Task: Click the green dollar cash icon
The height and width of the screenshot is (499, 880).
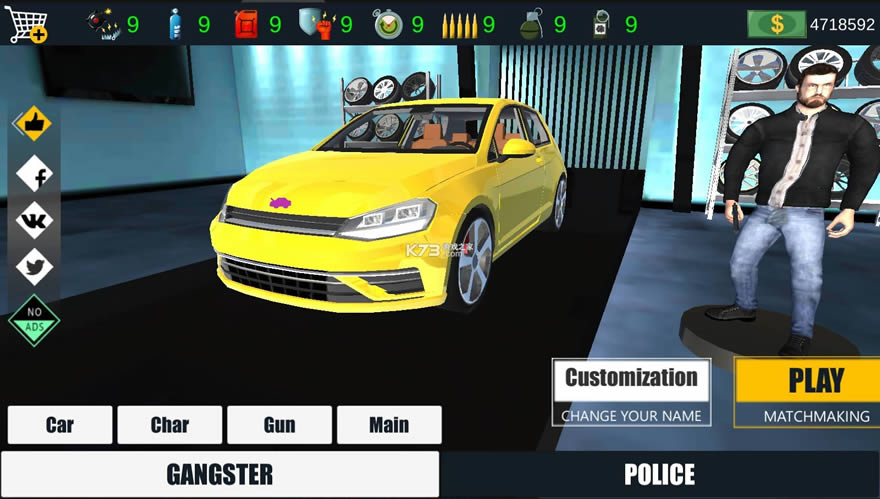Action: point(776,24)
